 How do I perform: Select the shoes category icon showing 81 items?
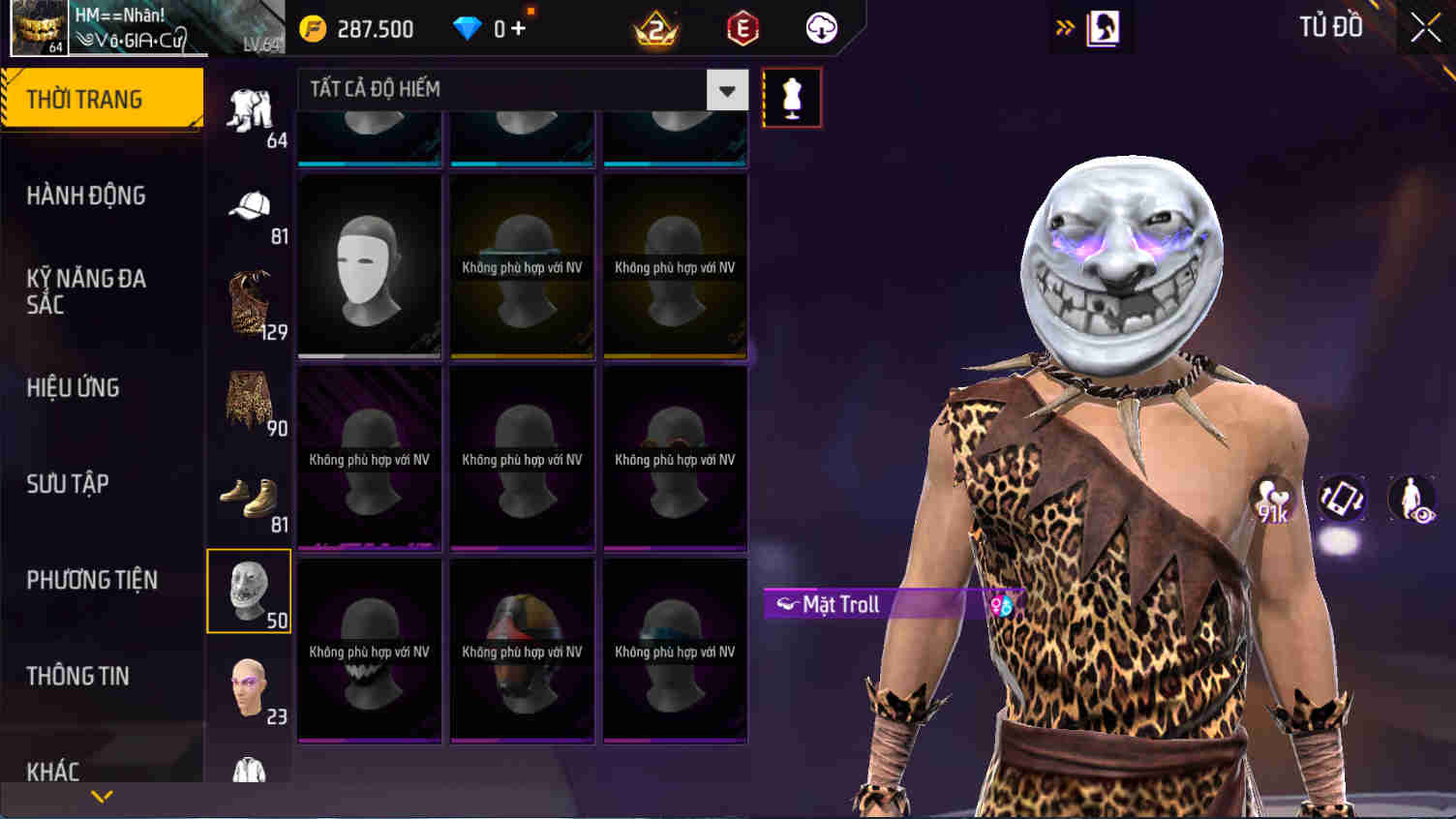tap(249, 496)
